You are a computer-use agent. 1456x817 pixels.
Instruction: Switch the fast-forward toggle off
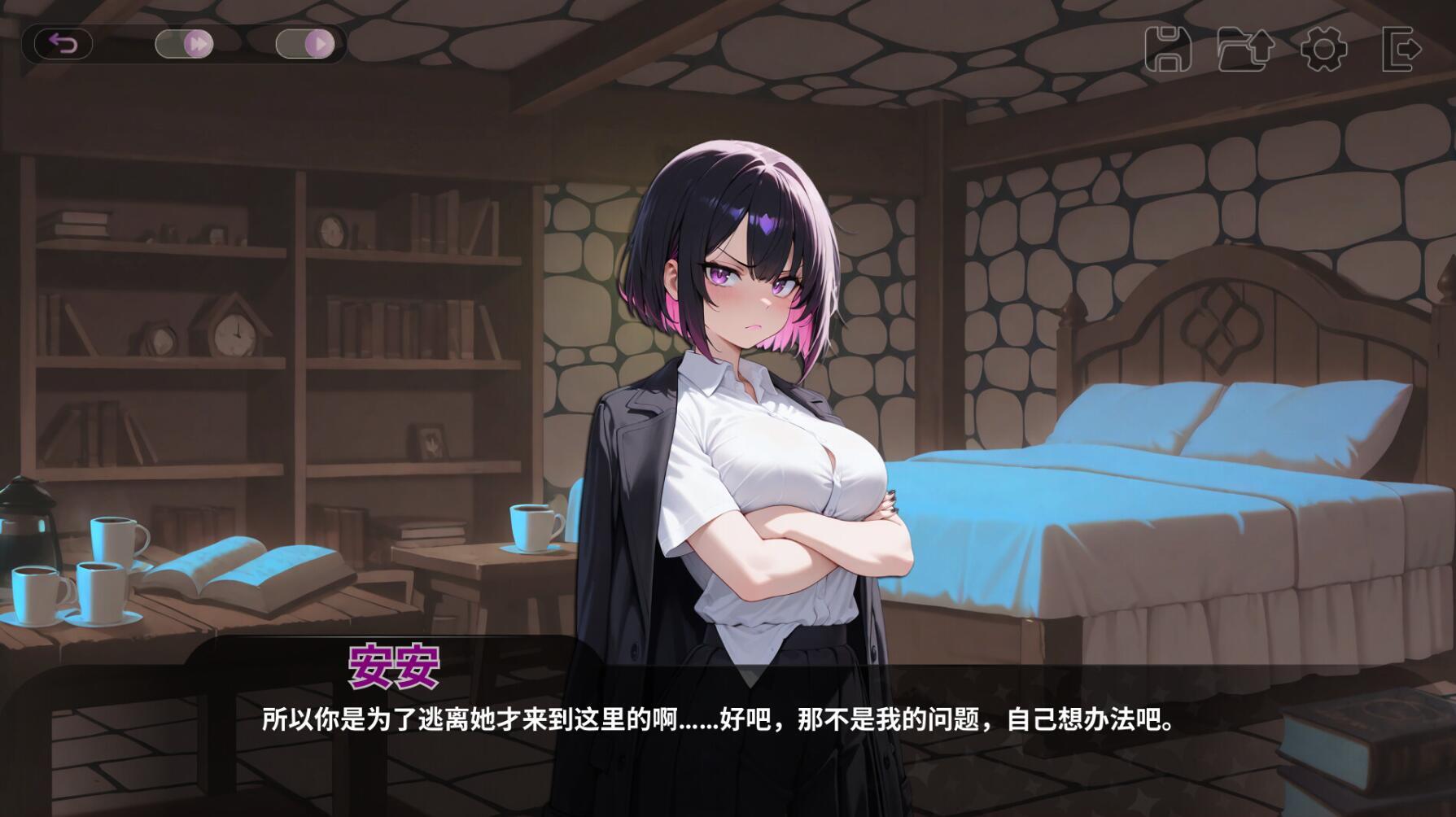pos(186,44)
